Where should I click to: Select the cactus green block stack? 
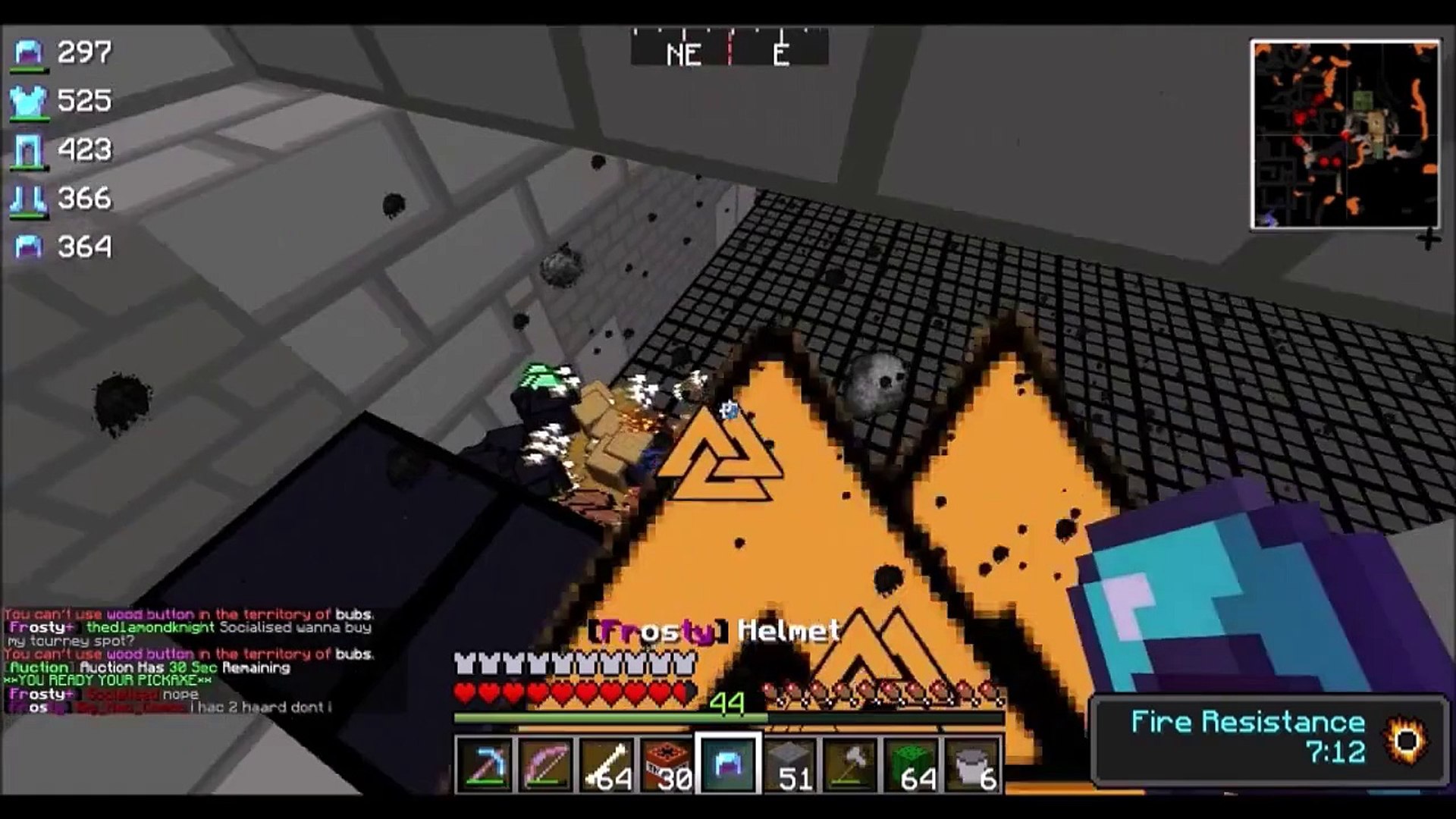click(912, 764)
